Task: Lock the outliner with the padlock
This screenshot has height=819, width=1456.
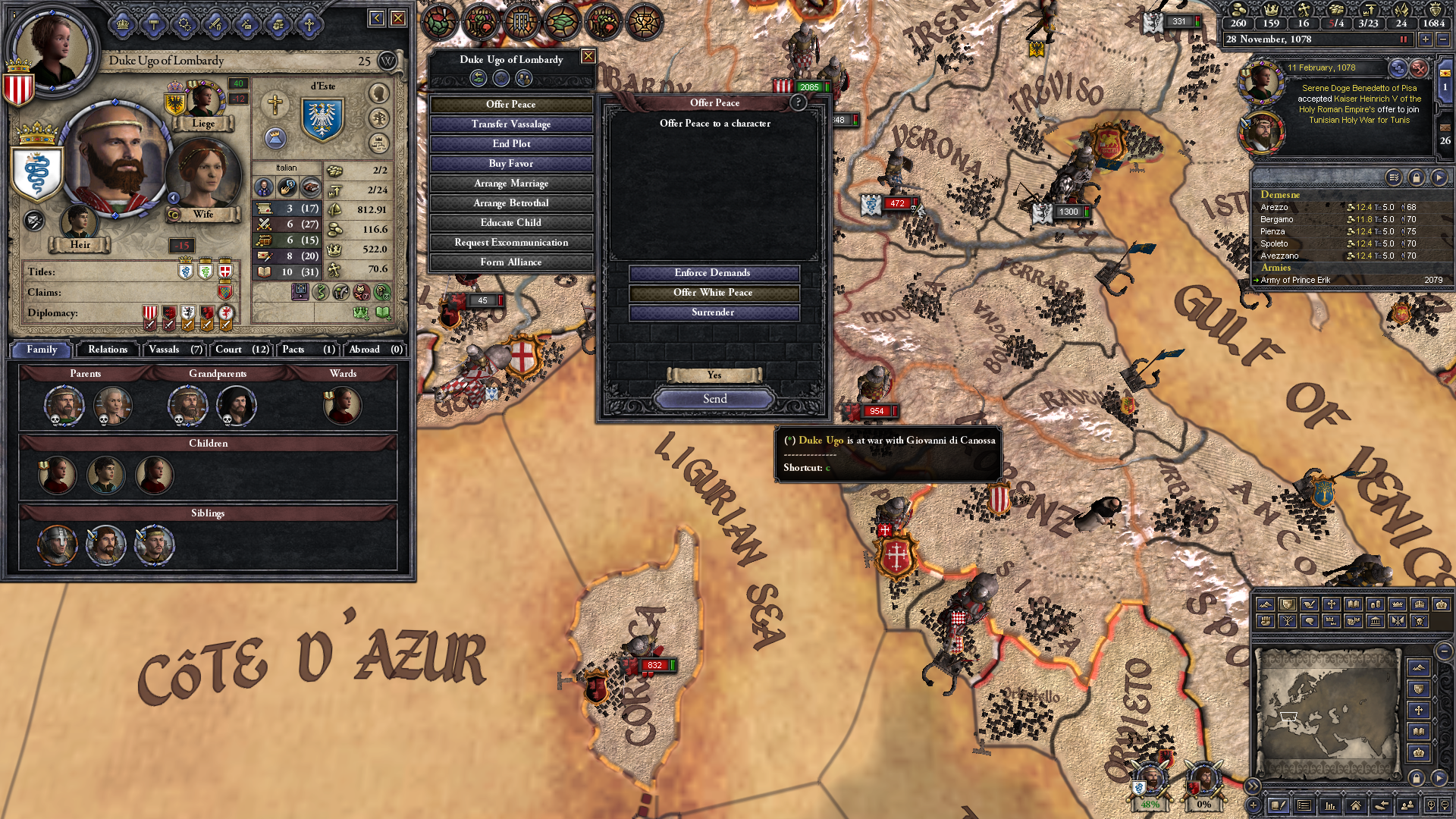Action: click(x=1415, y=177)
